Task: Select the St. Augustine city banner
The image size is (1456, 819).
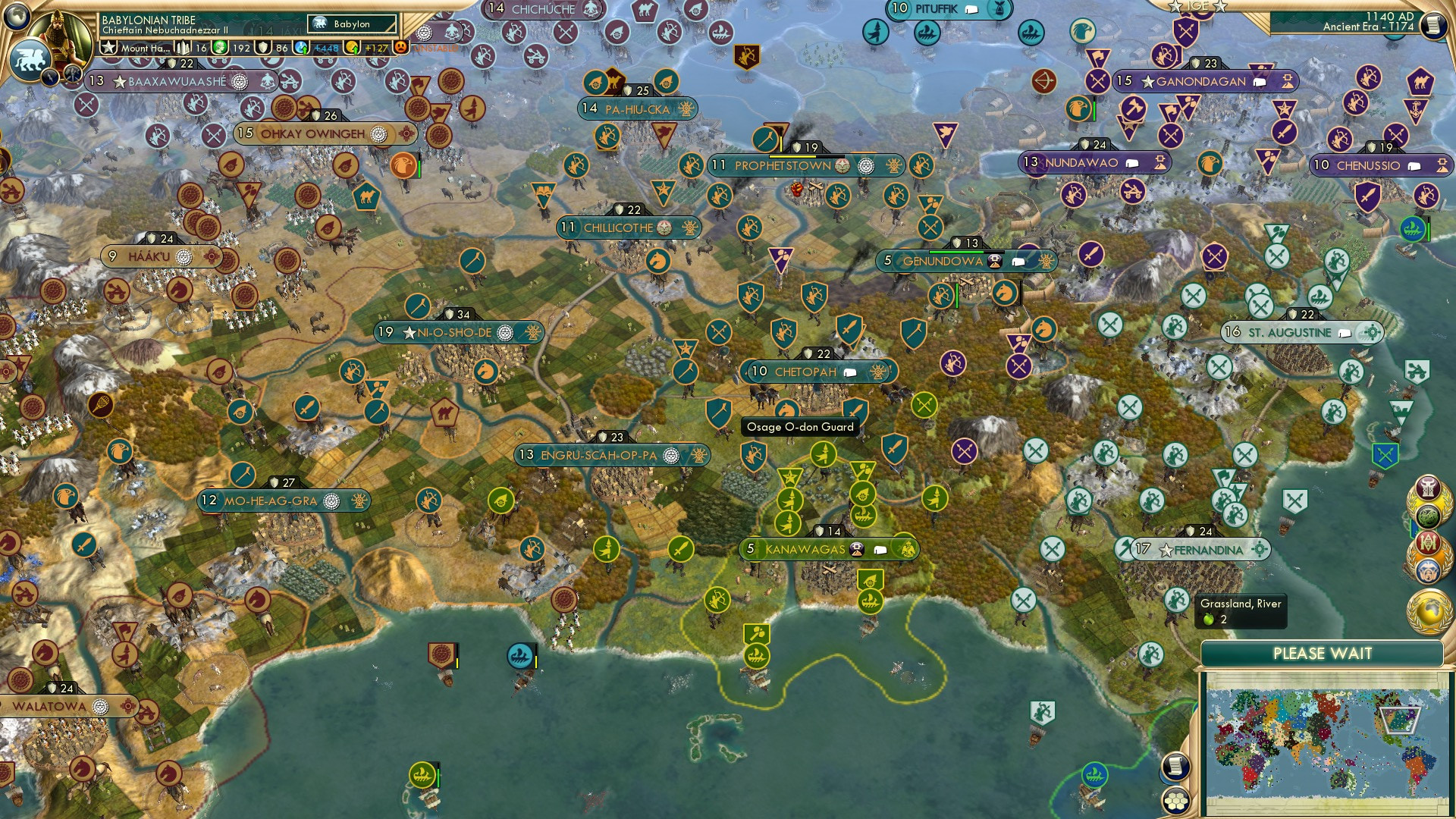Action: pos(1289,331)
